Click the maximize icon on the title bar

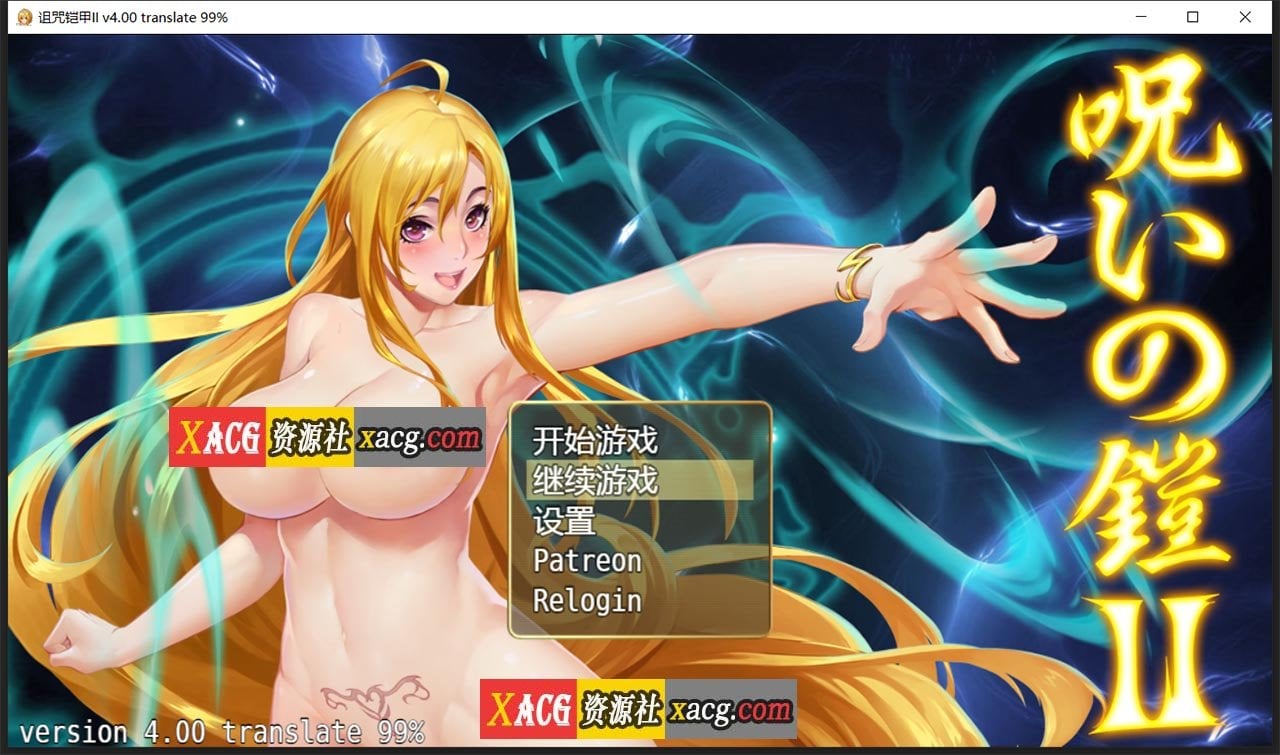coord(1192,17)
